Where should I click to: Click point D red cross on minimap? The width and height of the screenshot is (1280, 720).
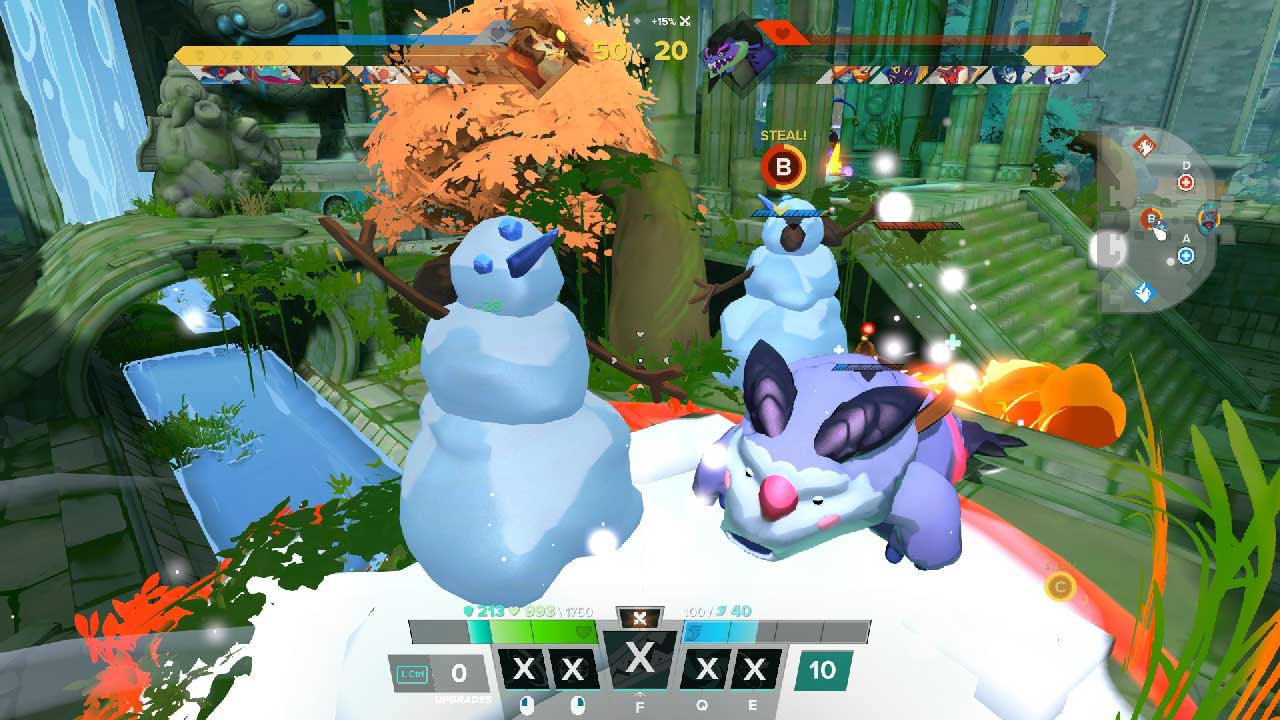click(x=1186, y=182)
